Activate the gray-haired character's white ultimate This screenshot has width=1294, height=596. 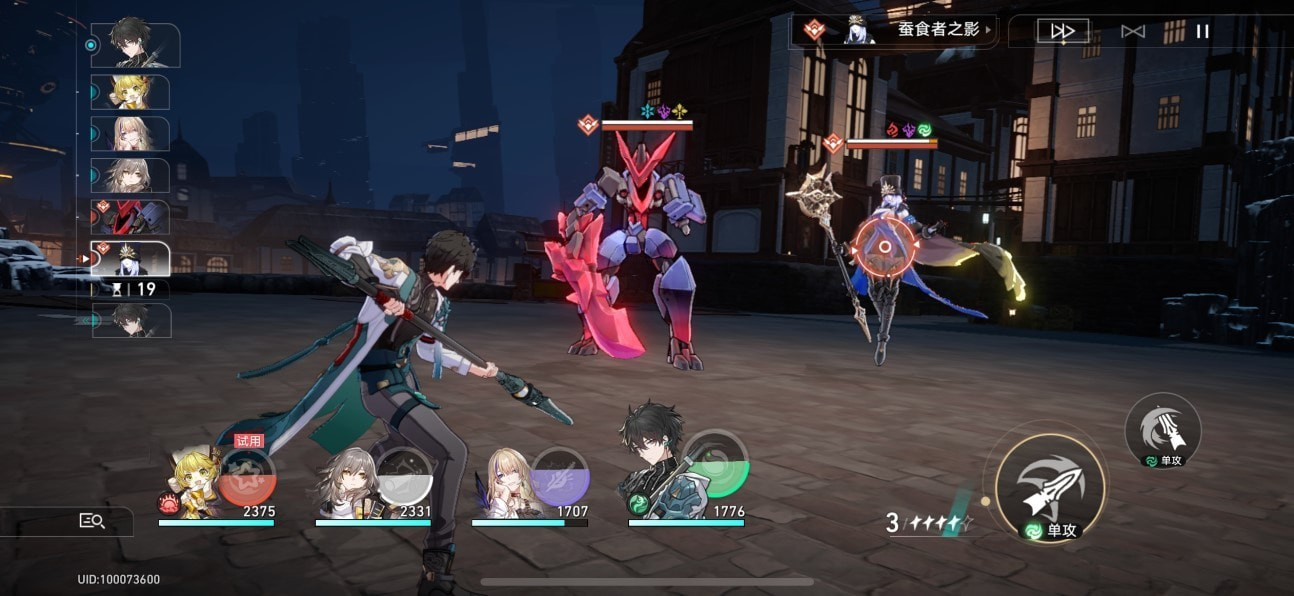click(x=403, y=474)
